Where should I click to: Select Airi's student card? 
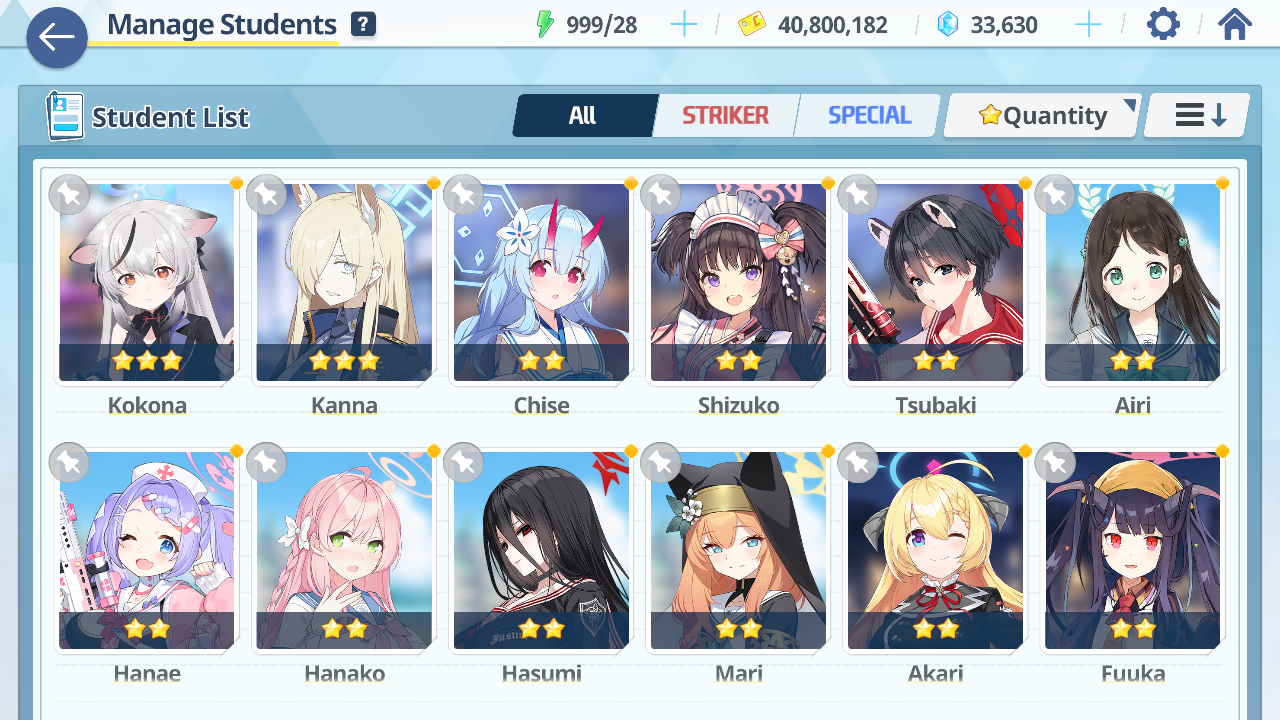pos(1132,282)
